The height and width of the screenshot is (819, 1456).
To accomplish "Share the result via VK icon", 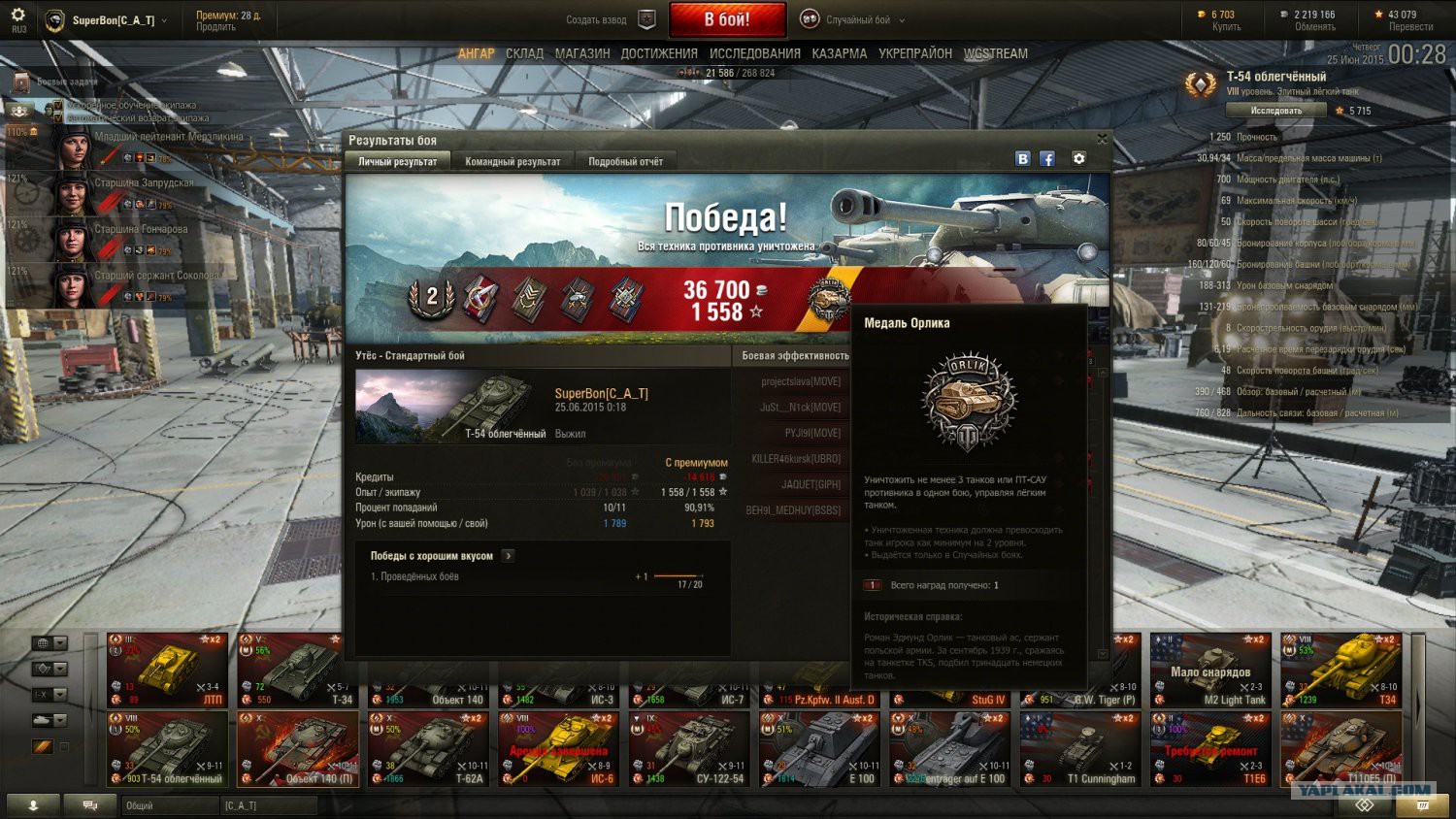I will pyautogui.click(x=1022, y=159).
